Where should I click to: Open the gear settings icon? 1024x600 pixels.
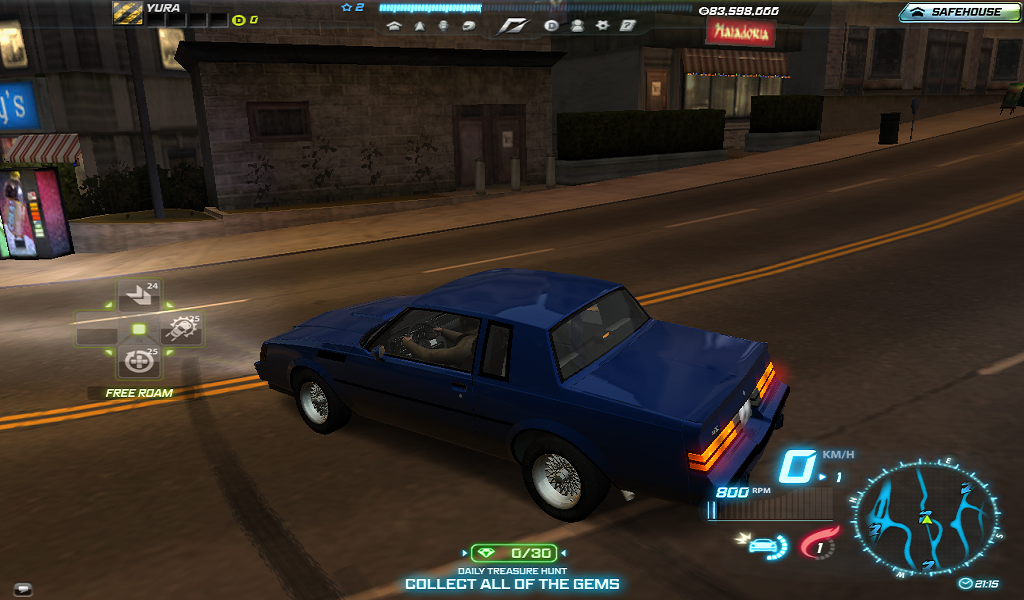(601, 26)
